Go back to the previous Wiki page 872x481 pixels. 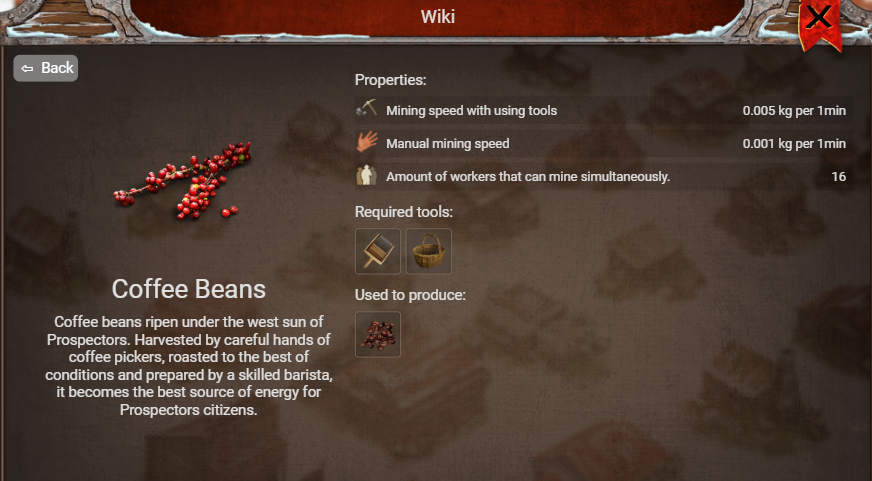(46, 68)
